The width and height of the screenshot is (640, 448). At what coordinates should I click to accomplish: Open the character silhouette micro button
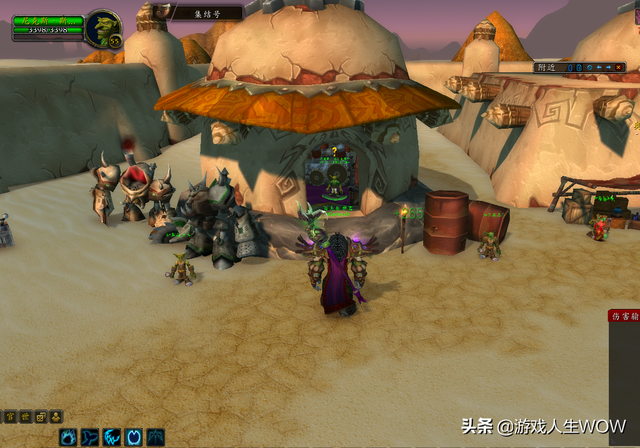click(x=57, y=416)
